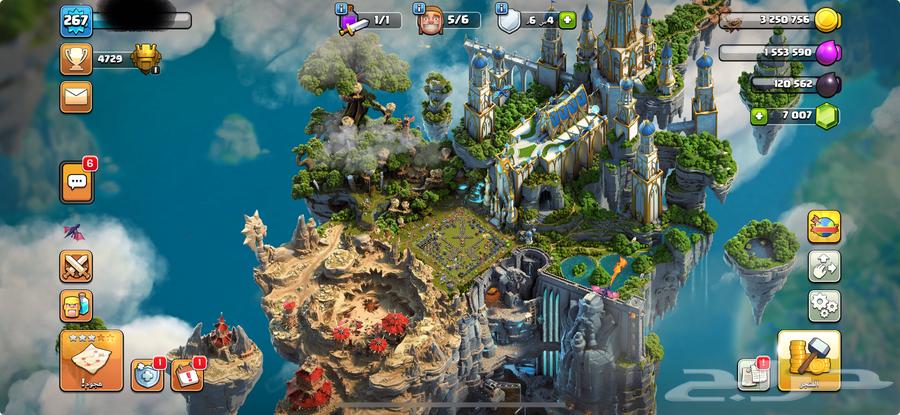
Task: Open the trophy leaderboard button
Action: click(74, 59)
